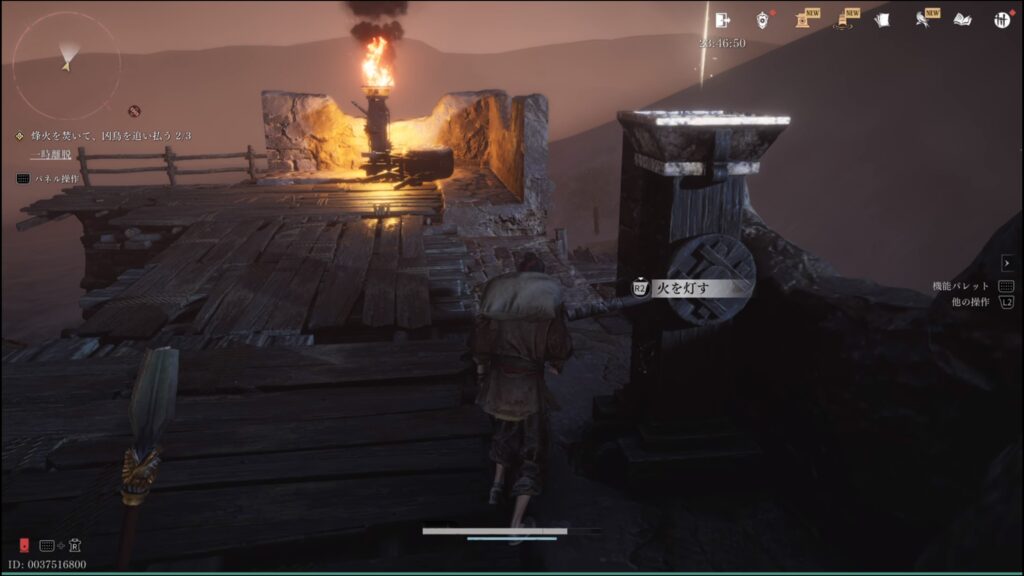Click the red marker icon near minimap

(134, 110)
